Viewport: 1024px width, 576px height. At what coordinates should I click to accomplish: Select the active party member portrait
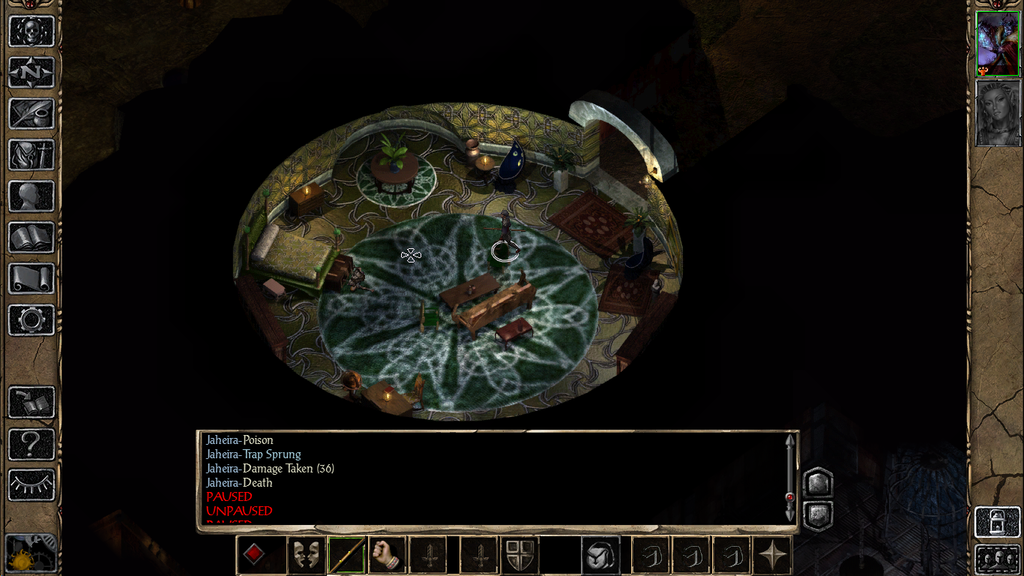(997, 44)
